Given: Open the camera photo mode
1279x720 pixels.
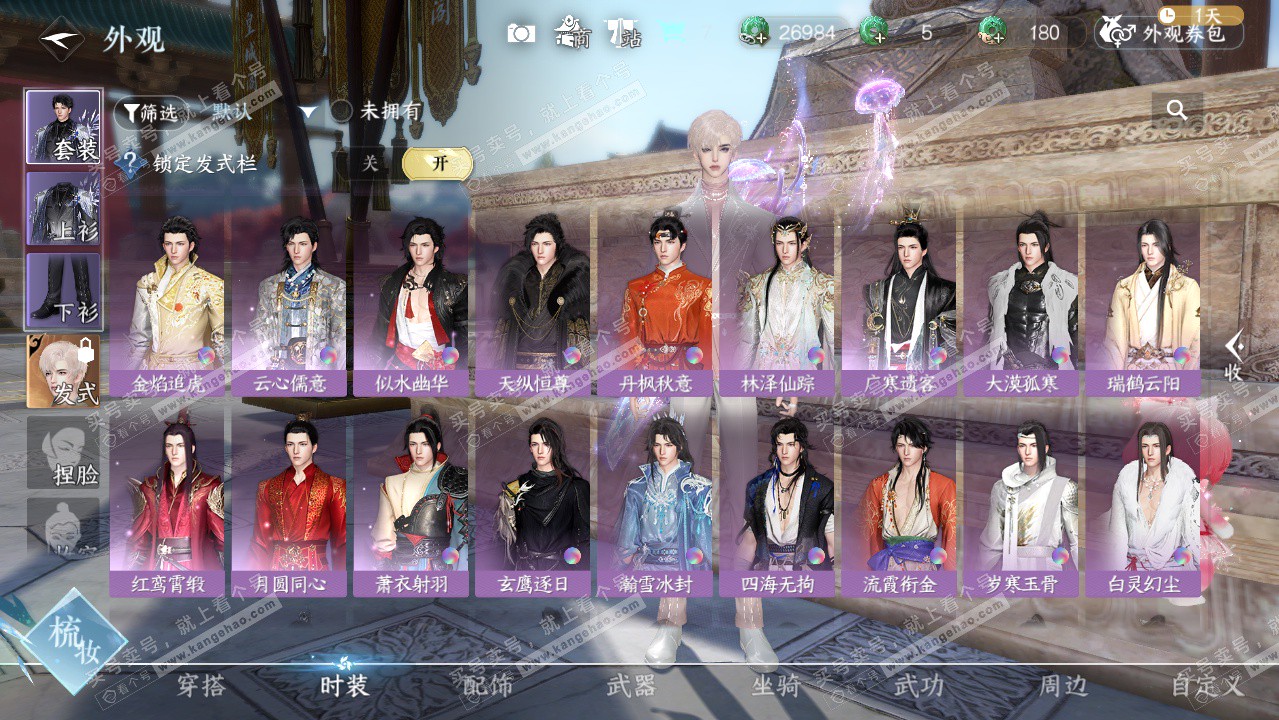Looking at the screenshot, I should (x=521, y=33).
